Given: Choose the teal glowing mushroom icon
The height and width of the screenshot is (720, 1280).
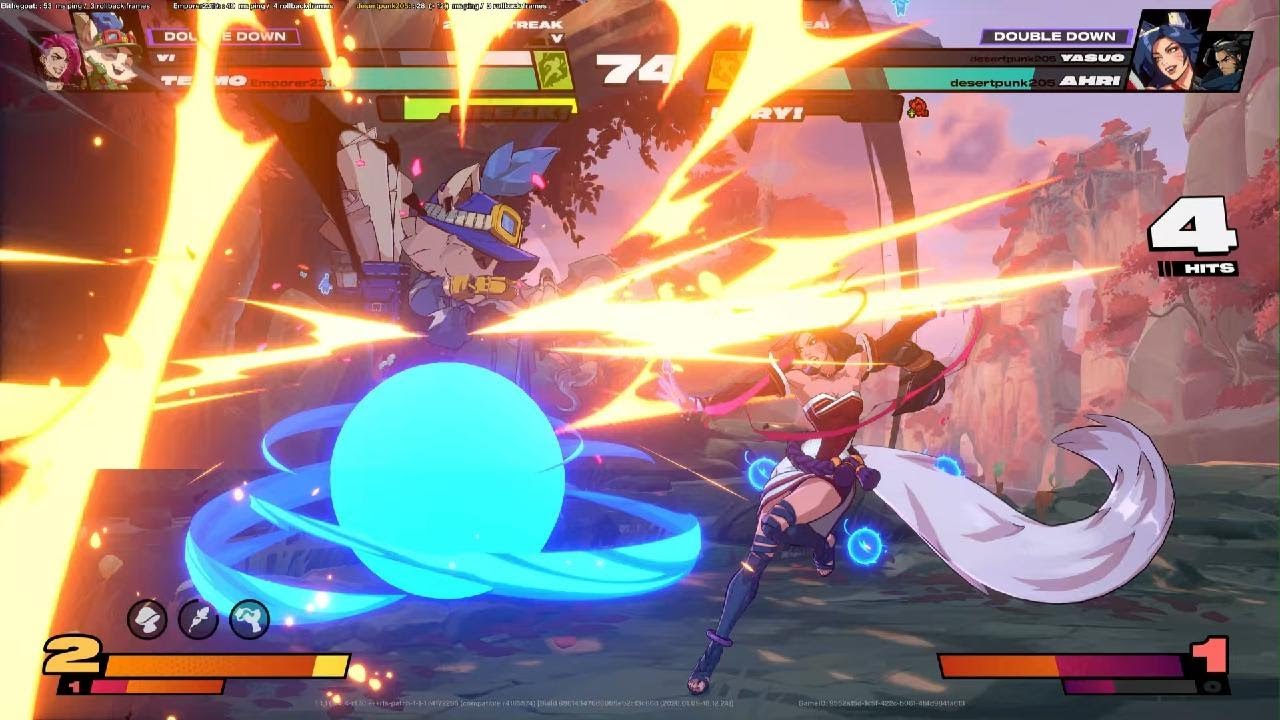Looking at the screenshot, I should pyautogui.click(x=249, y=620).
